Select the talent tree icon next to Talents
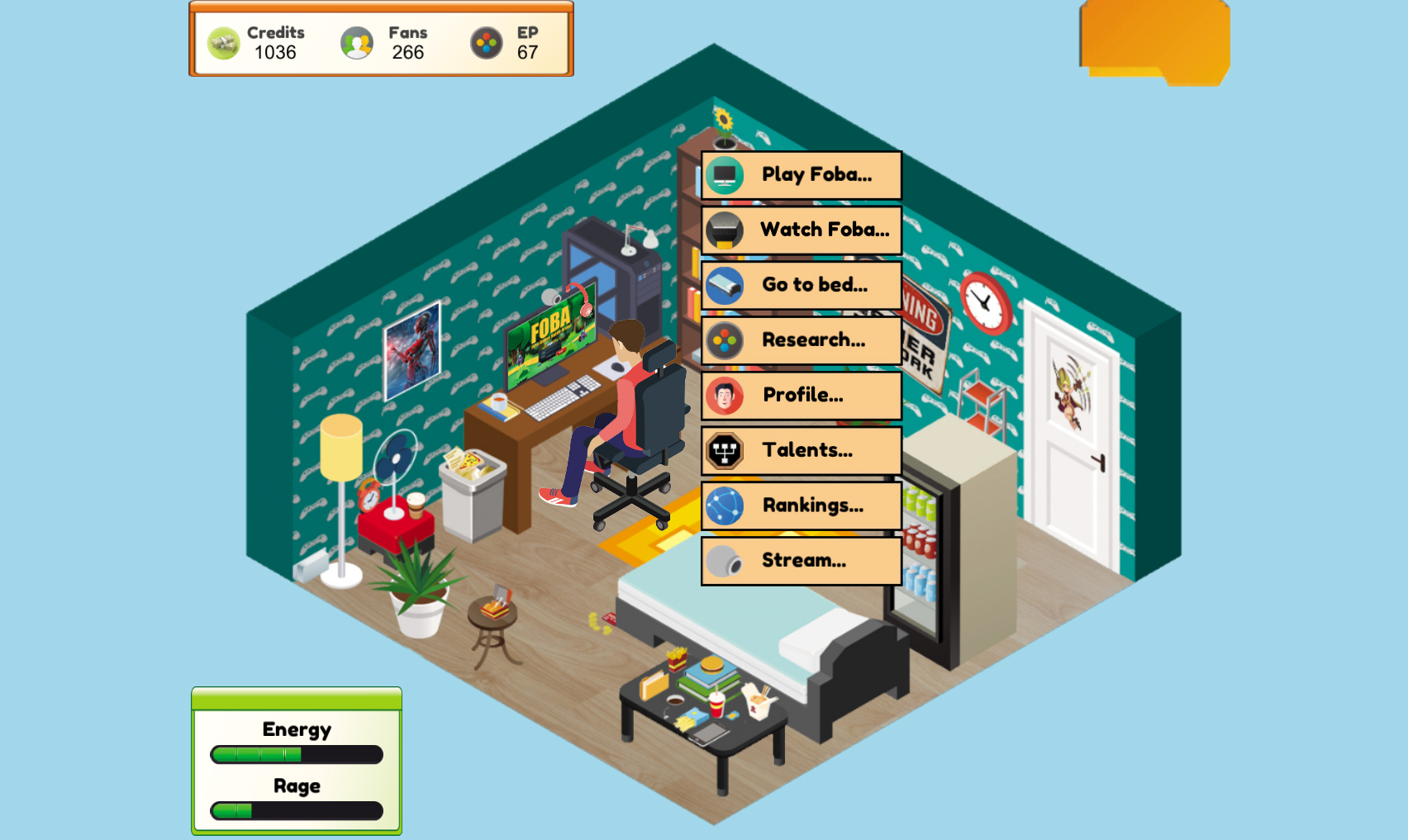This screenshot has width=1408, height=840. 723,450
